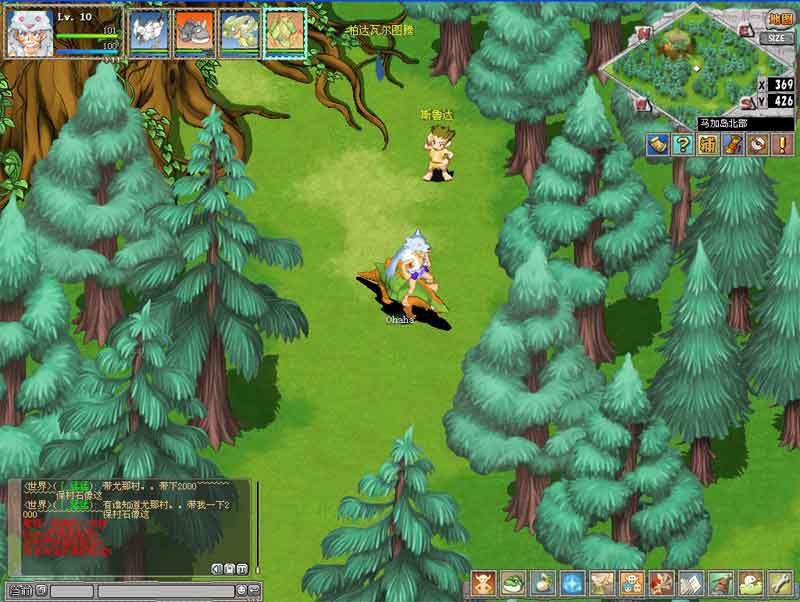Open the question mark help icon
Viewport: 800px width, 602px height.
[682, 144]
